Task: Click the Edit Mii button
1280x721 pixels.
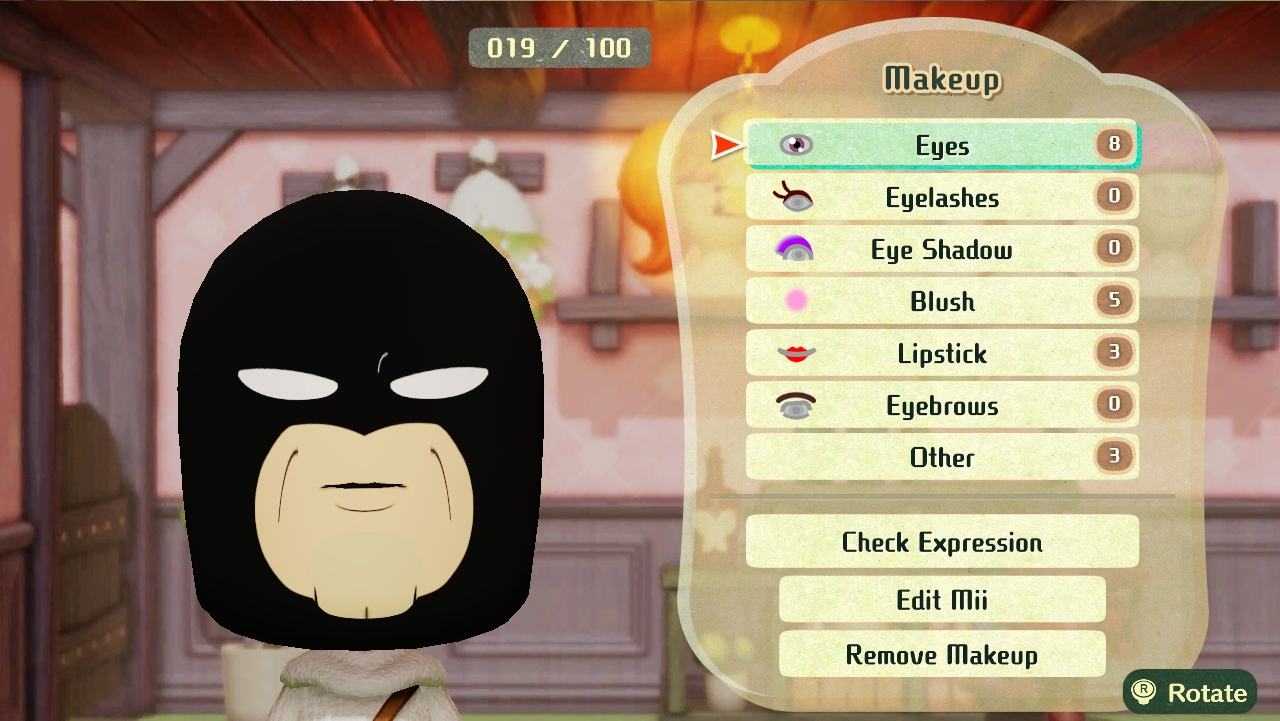Action: tap(941, 600)
